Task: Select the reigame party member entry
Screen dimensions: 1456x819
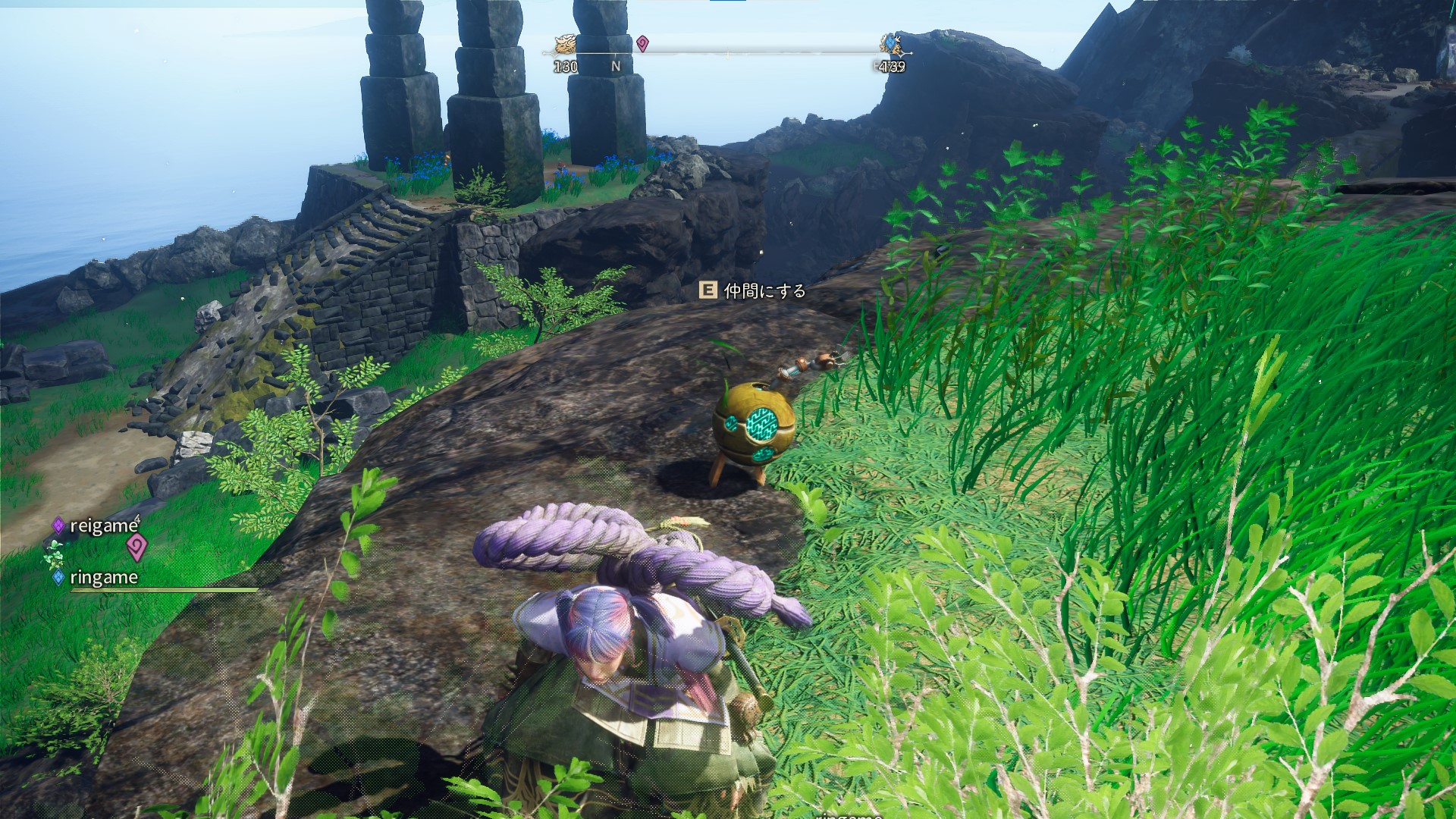Action: [x=103, y=526]
